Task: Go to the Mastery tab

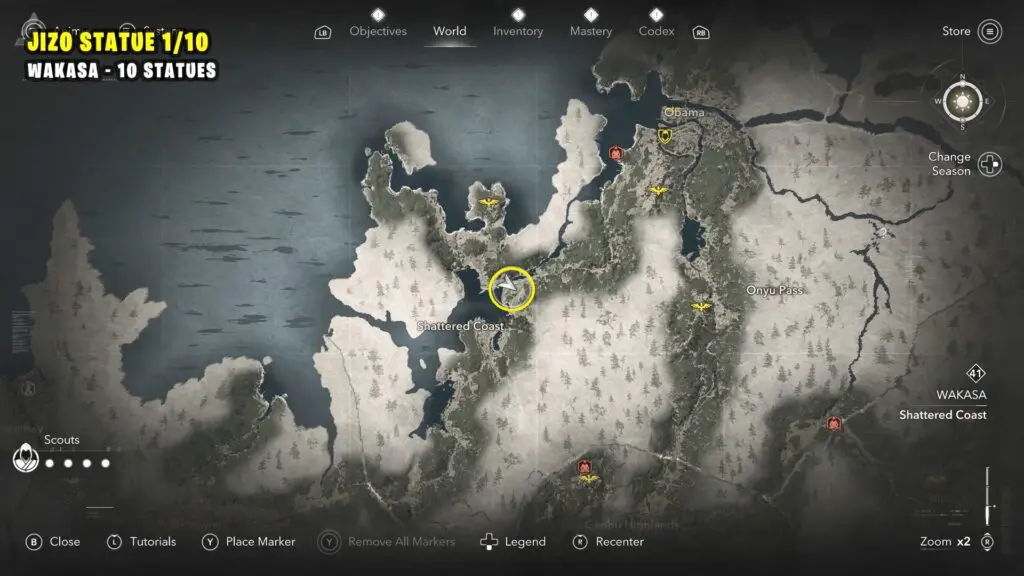Action: [591, 31]
